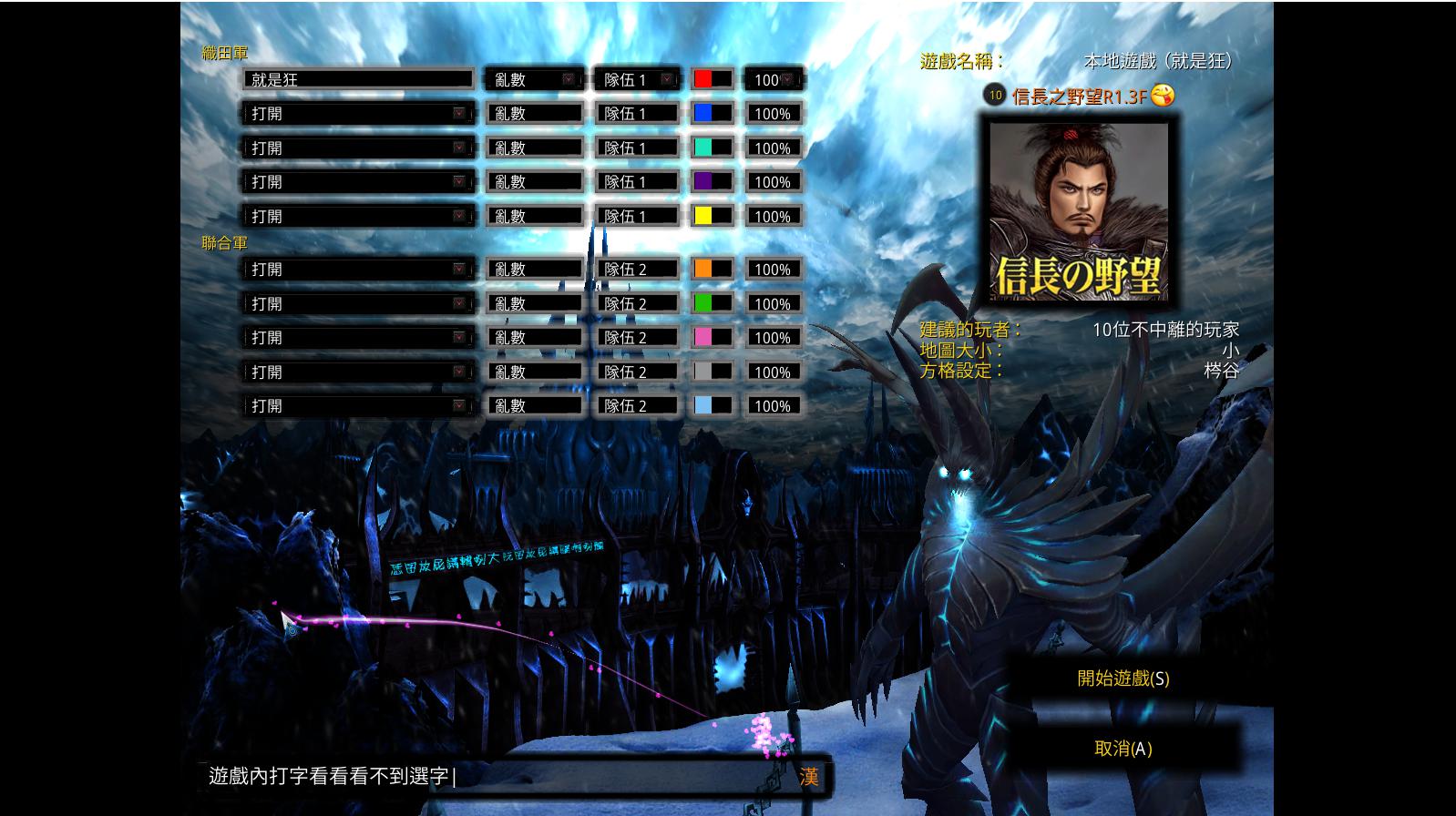Click the 開始遊戲 start game button
This screenshot has width=1456, height=816.
click(x=1123, y=678)
